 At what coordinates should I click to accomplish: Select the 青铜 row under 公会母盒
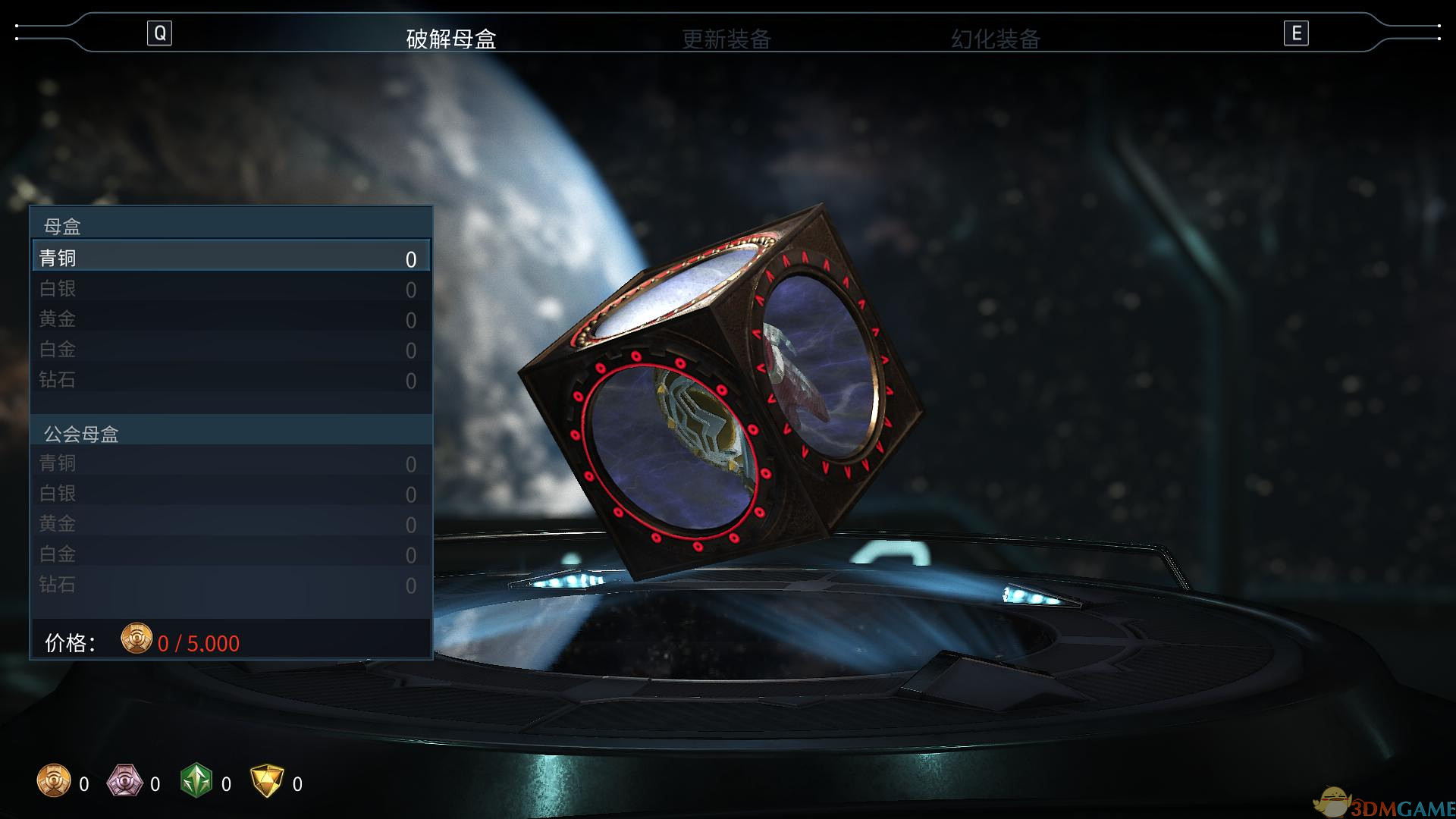point(231,463)
